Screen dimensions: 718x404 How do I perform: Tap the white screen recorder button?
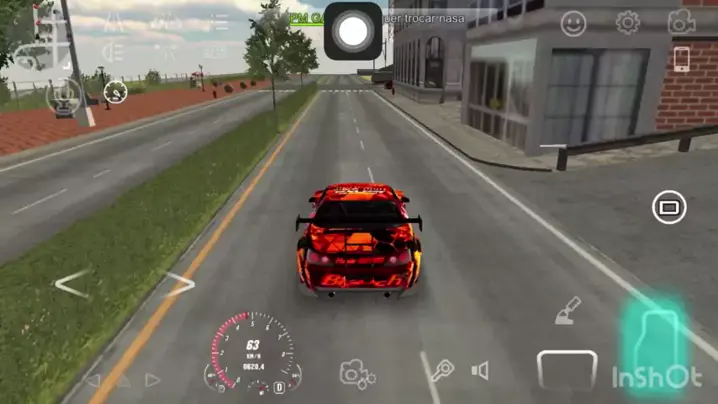[352, 31]
